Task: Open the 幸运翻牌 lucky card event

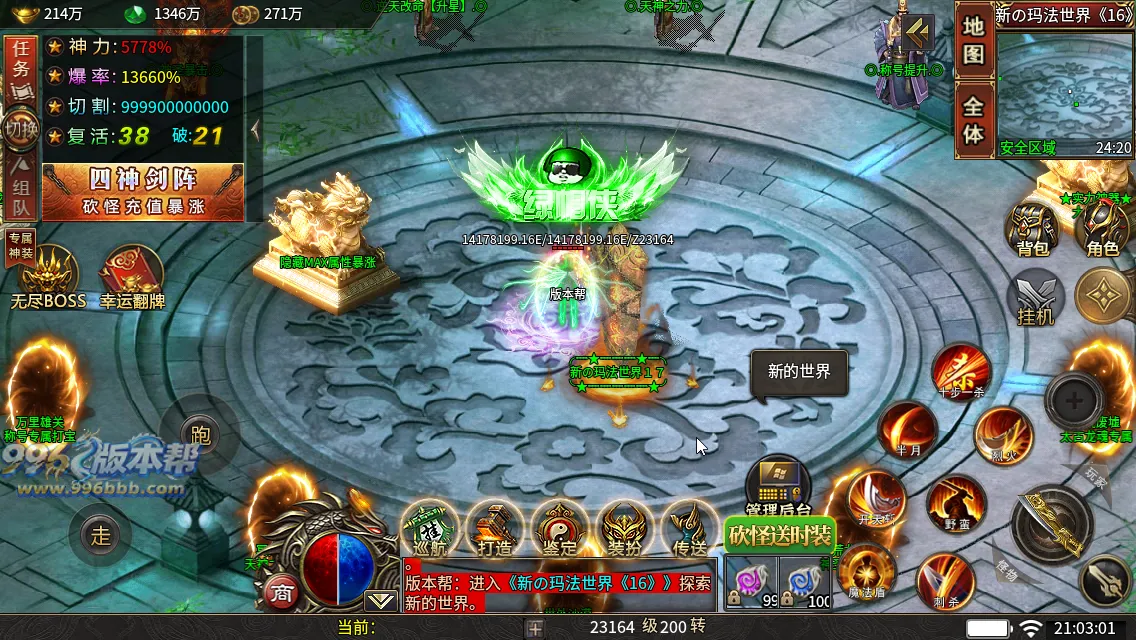Action: point(132,277)
